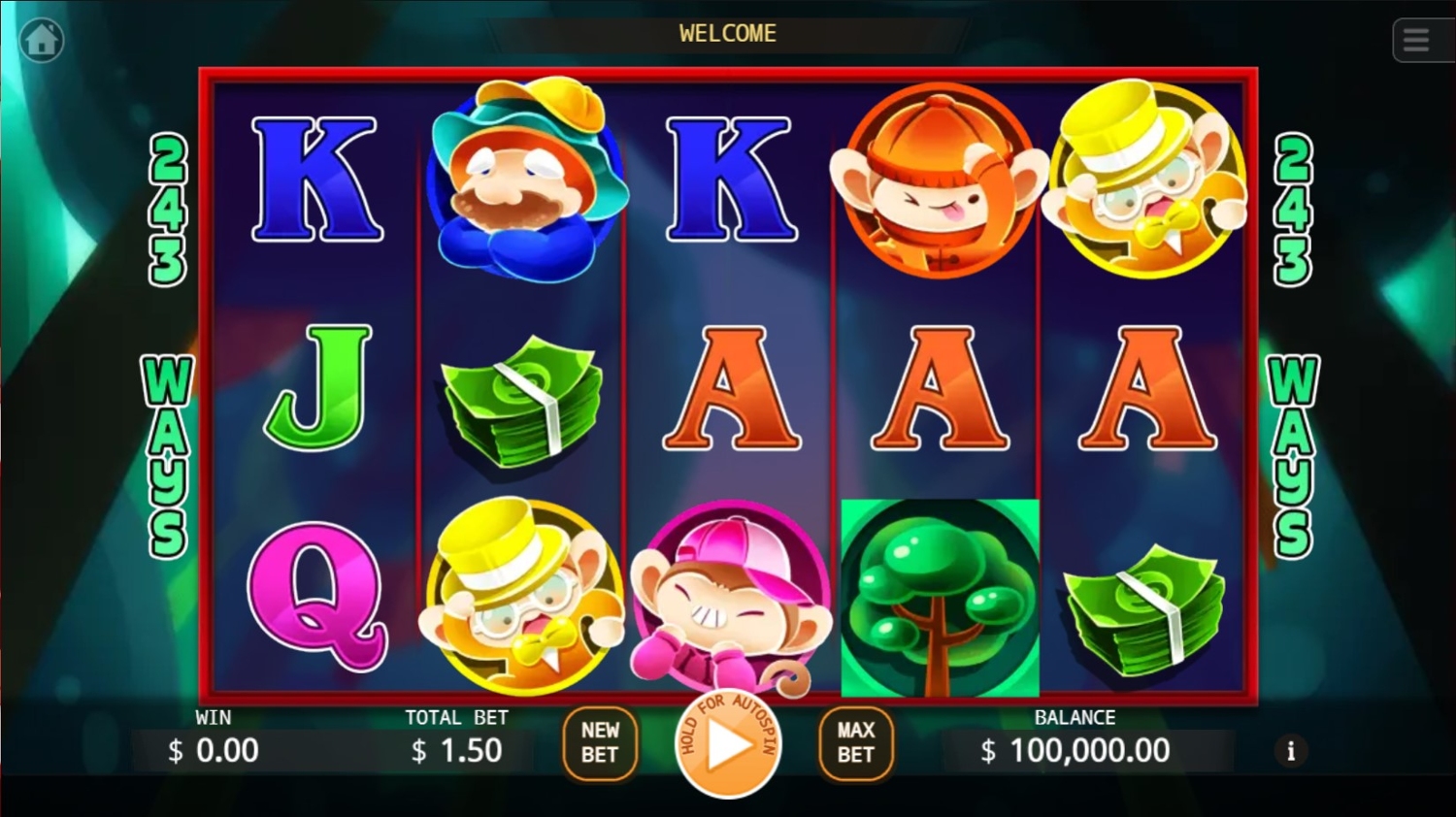Image resolution: width=1456 pixels, height=817 pixels.
Task: Open the hamburger menu
Action: [x=1416, y=41]
